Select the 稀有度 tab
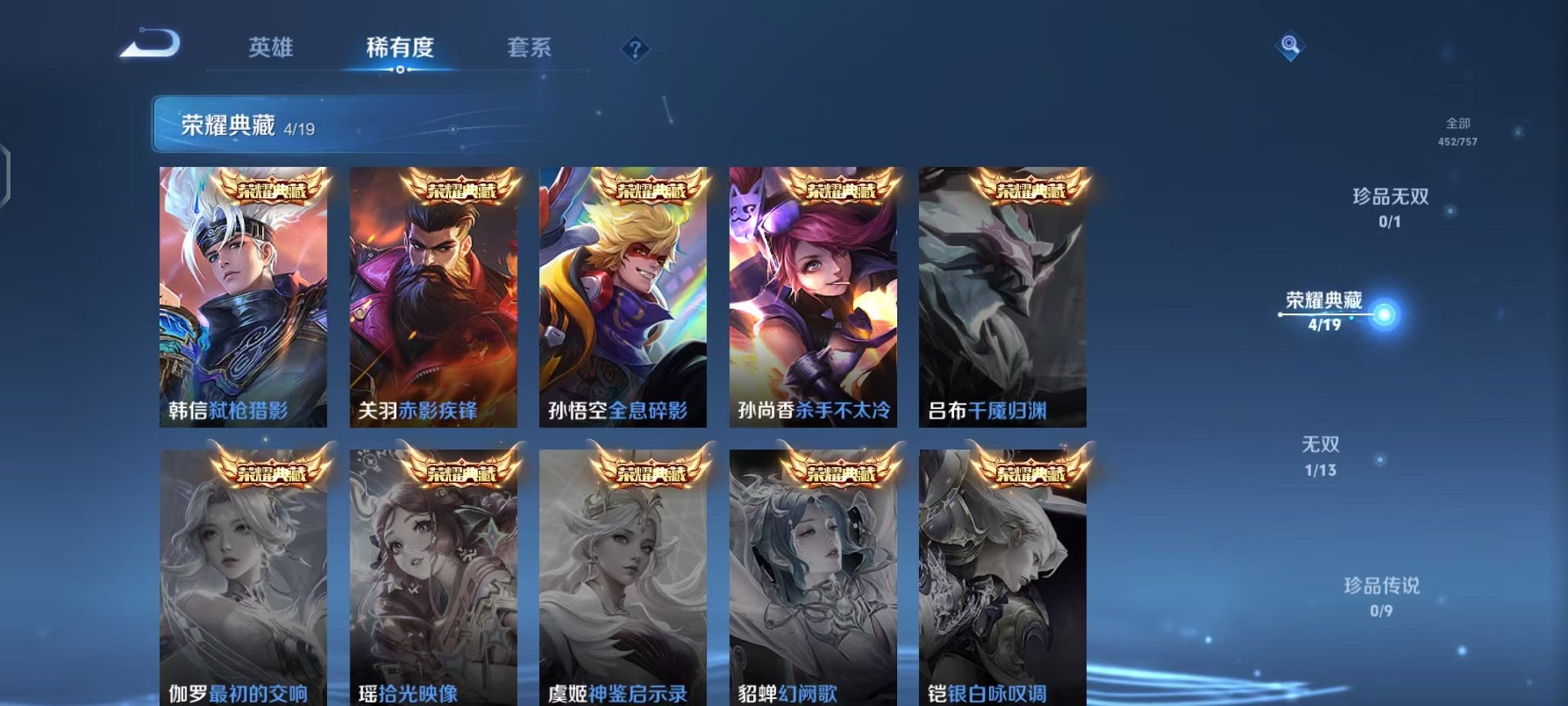Image resolution: width=1568 pixels, height=706 pixels. click(x=399, y=48)
